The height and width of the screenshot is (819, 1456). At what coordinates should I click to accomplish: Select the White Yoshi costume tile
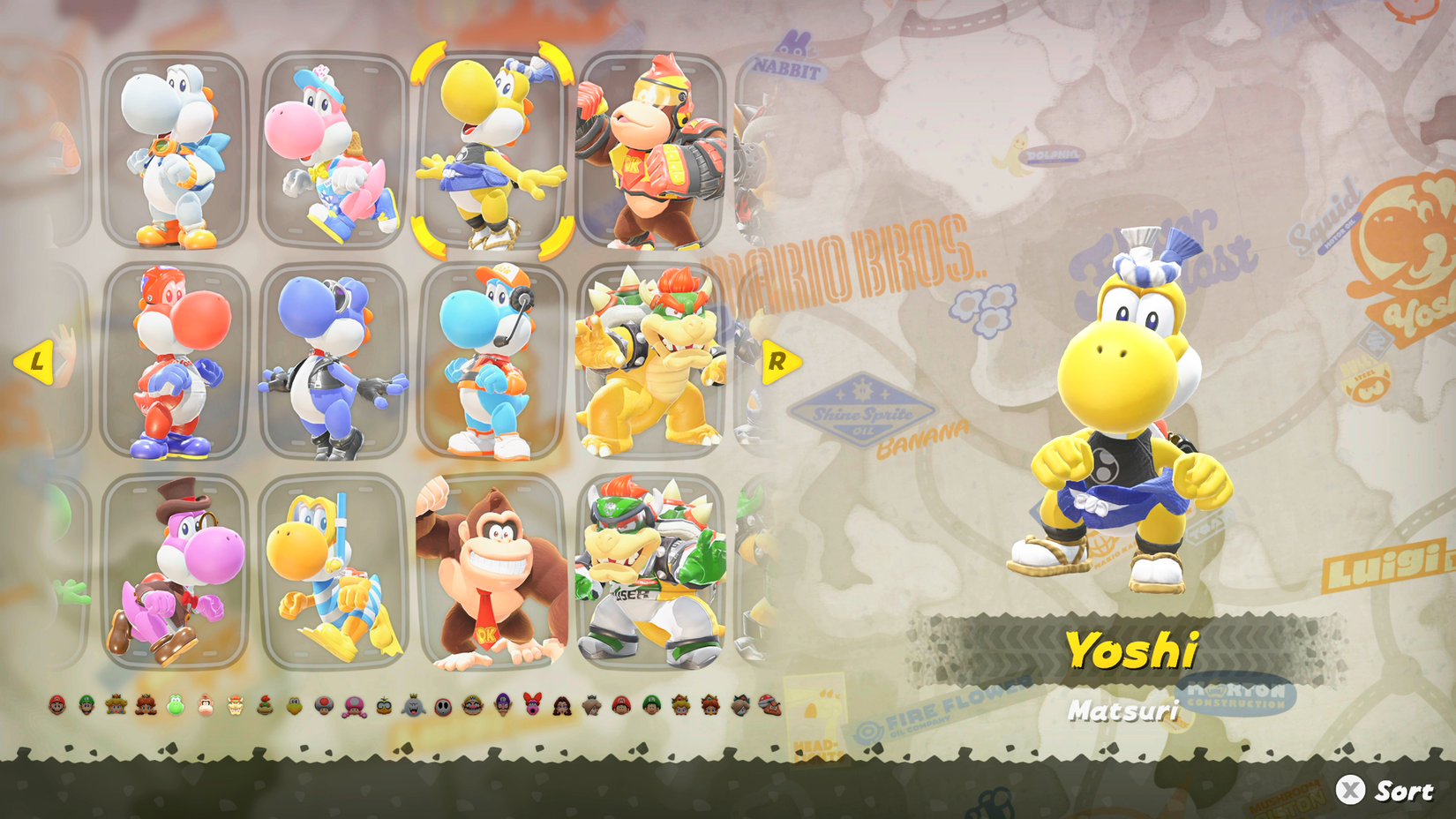pyautogui.click(x=172, y=150)
